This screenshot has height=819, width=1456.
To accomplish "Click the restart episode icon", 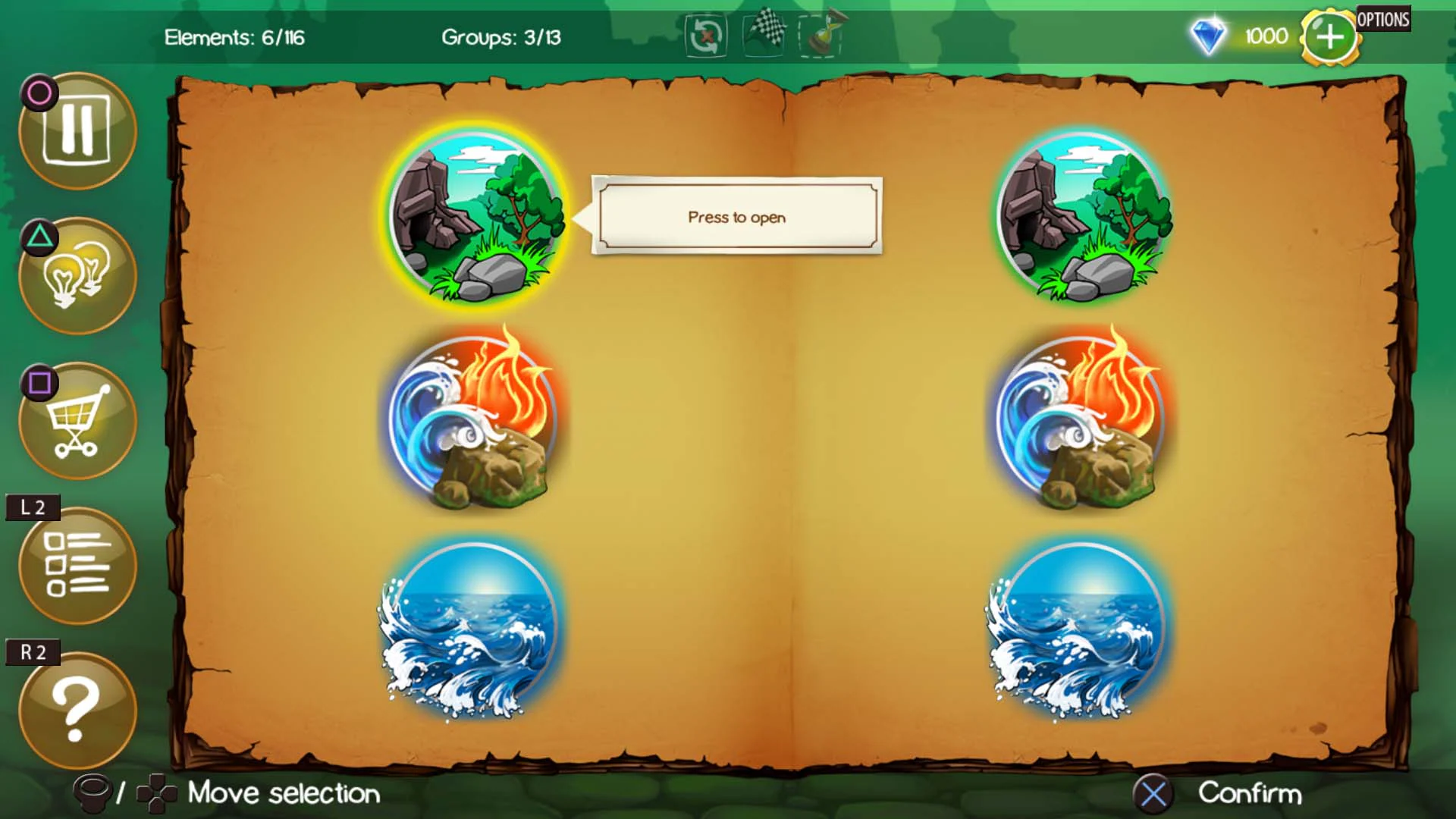I will 705,36.
